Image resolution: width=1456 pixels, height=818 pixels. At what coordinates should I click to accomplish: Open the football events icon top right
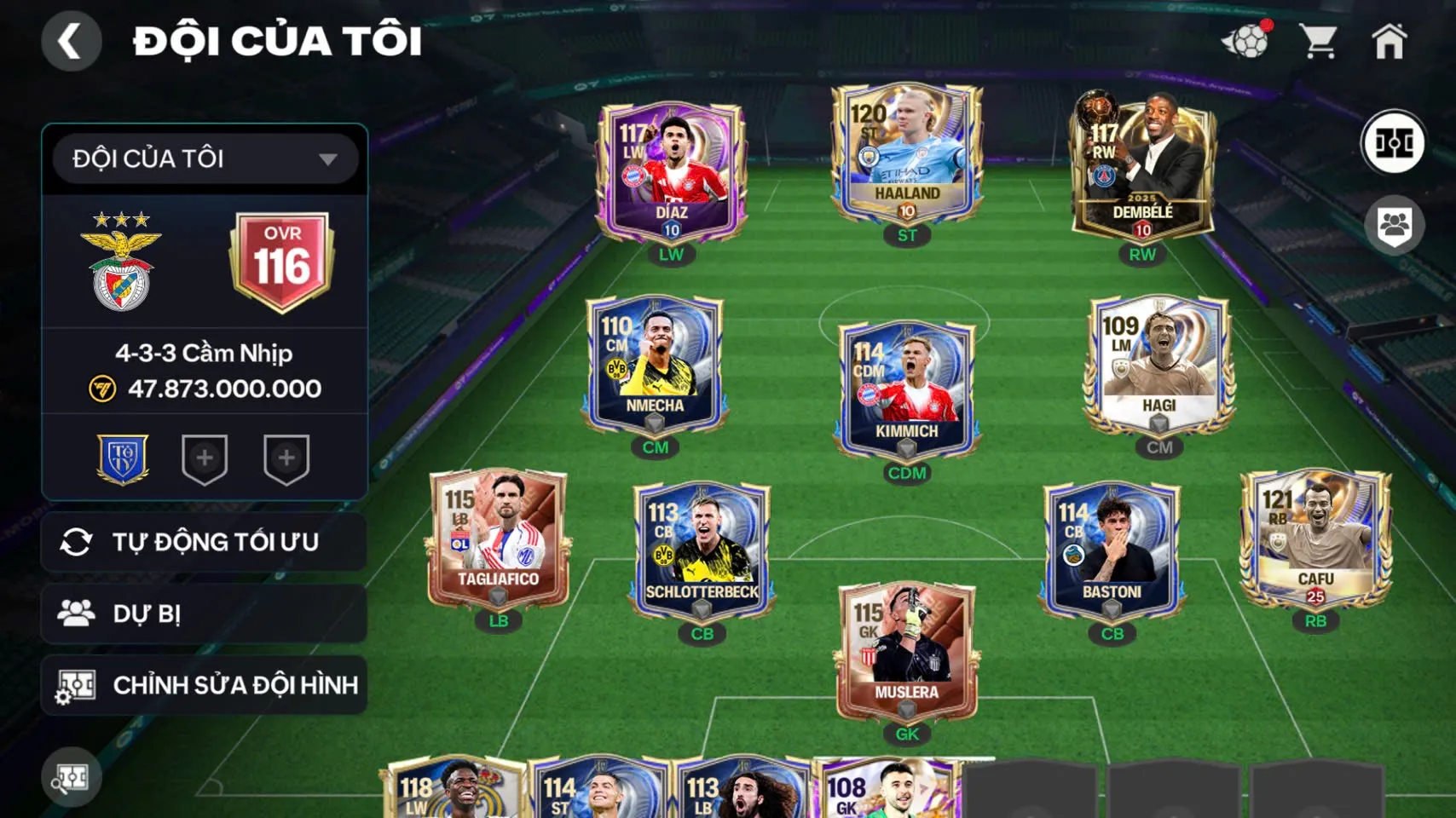click(x=1246, y=40)
